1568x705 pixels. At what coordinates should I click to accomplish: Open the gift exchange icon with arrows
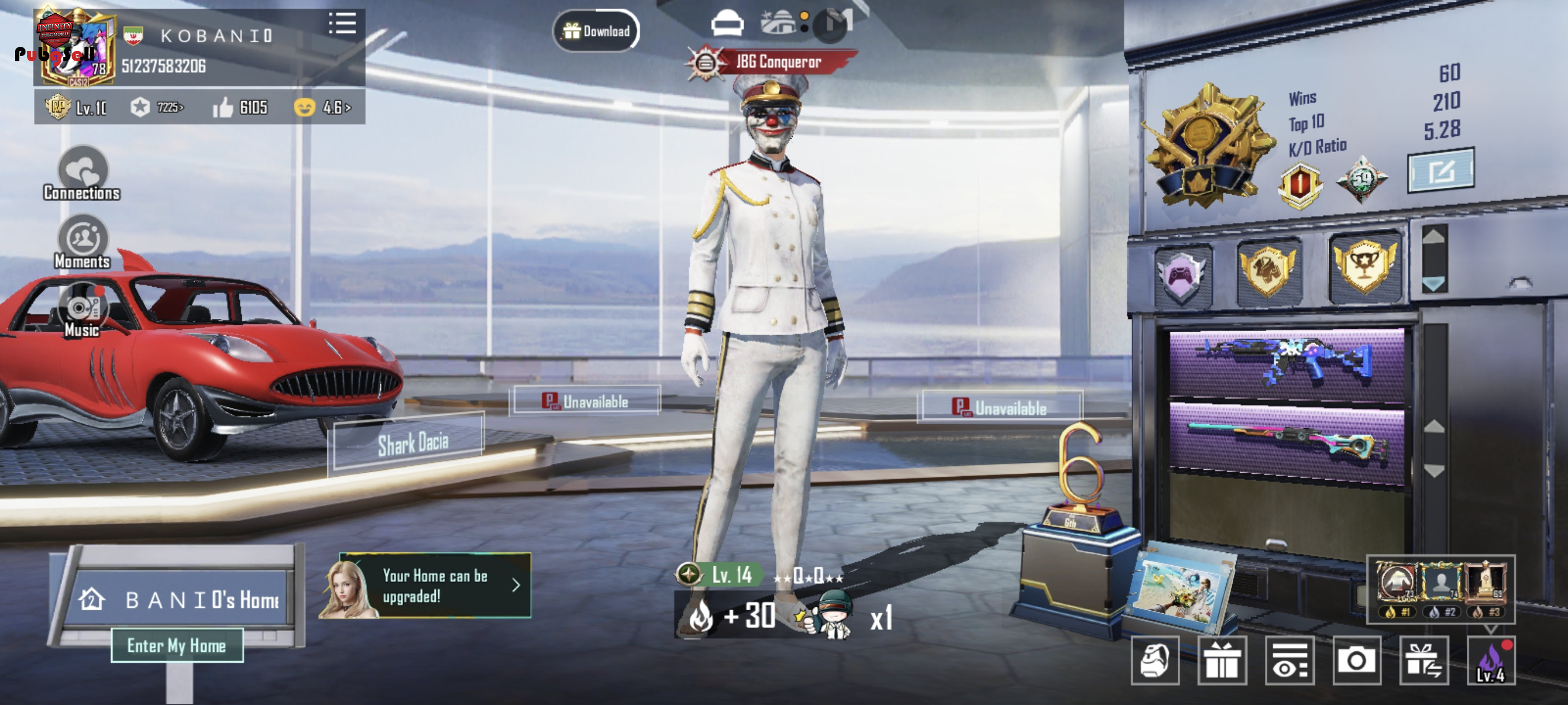click(x=1423, y=661)
